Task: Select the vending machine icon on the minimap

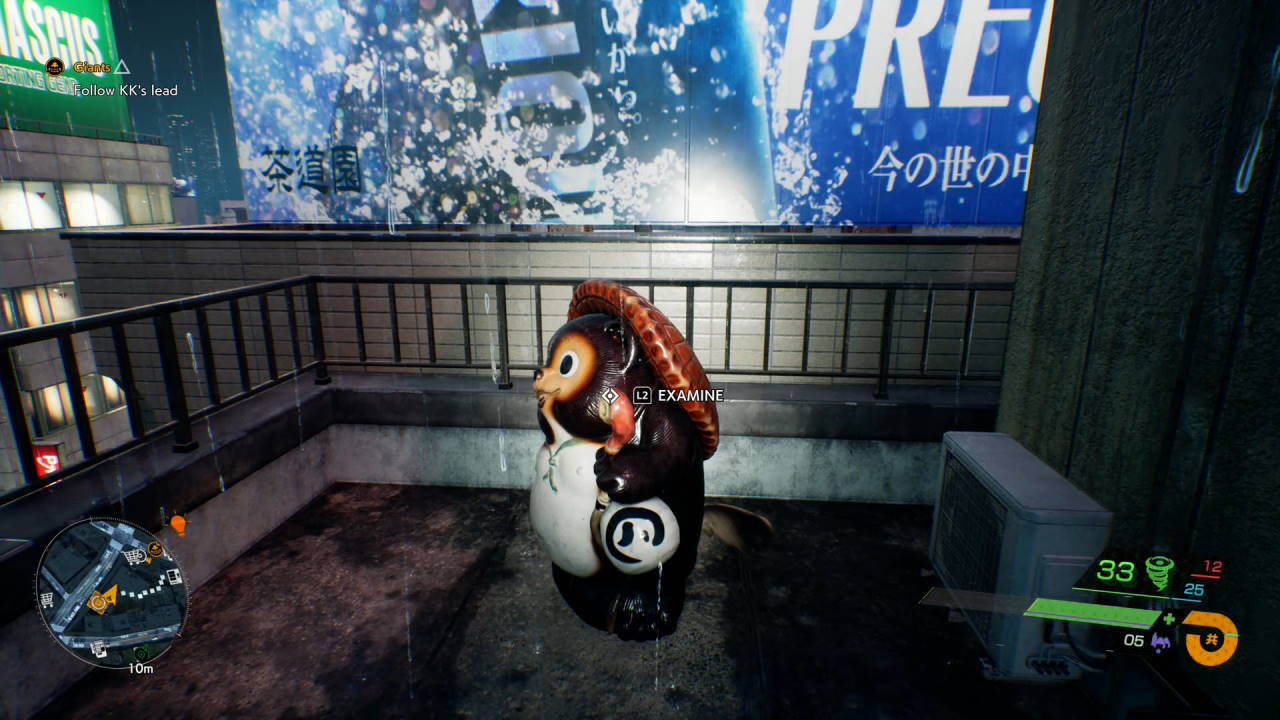Action: 174,576
